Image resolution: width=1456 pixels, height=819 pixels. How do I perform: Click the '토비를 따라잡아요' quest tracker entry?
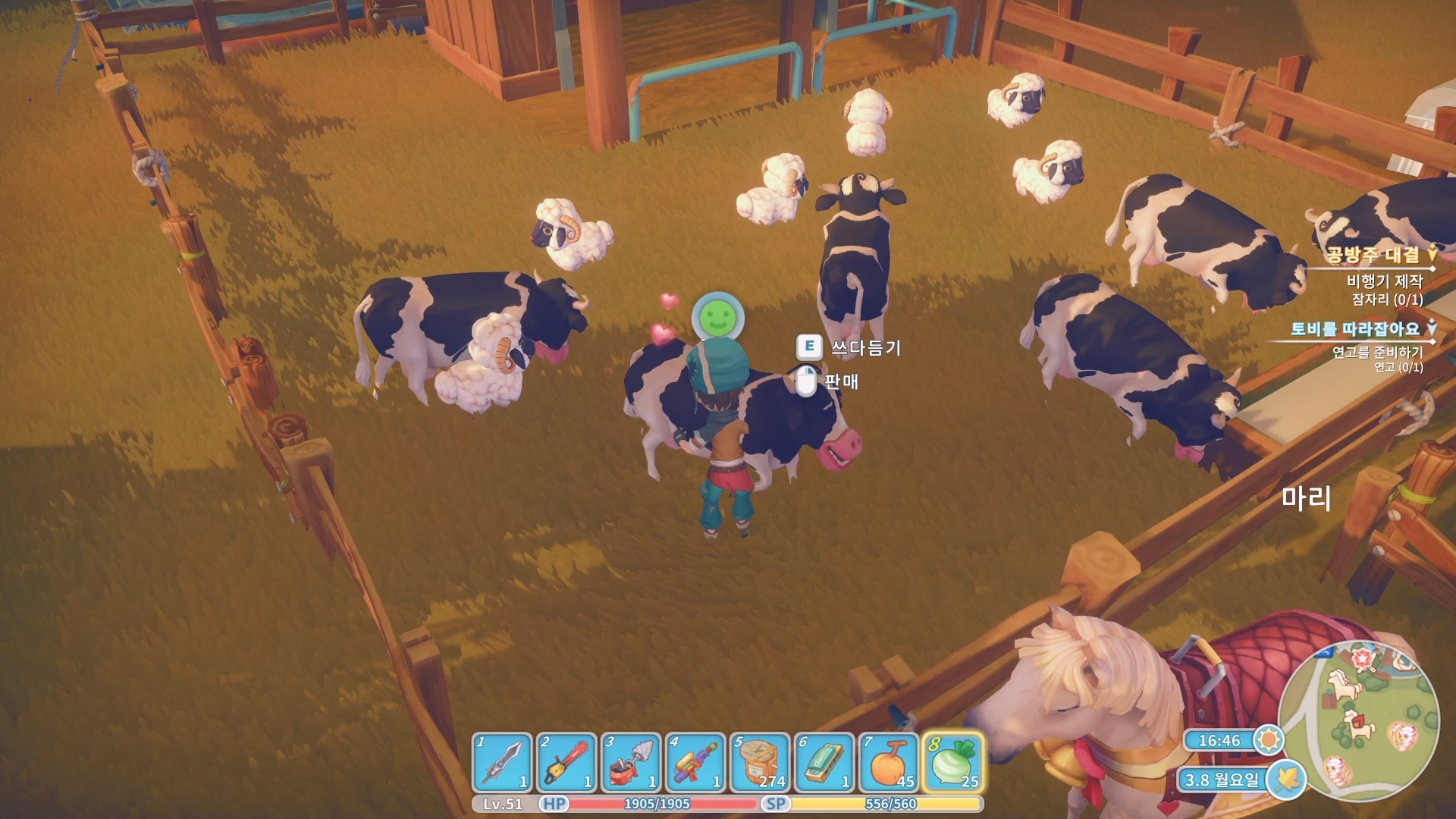tap(1354, 329)
